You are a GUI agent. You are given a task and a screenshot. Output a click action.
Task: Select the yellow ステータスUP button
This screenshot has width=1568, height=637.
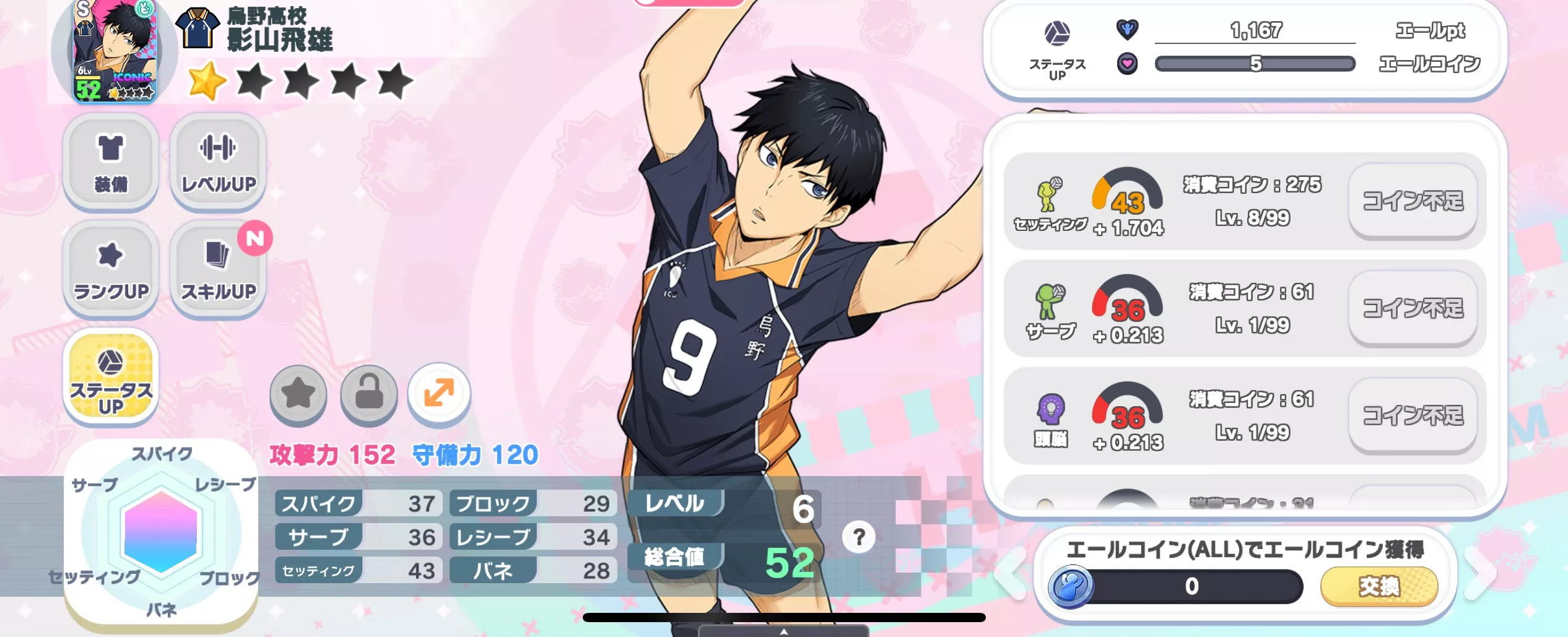pos(110,376)
